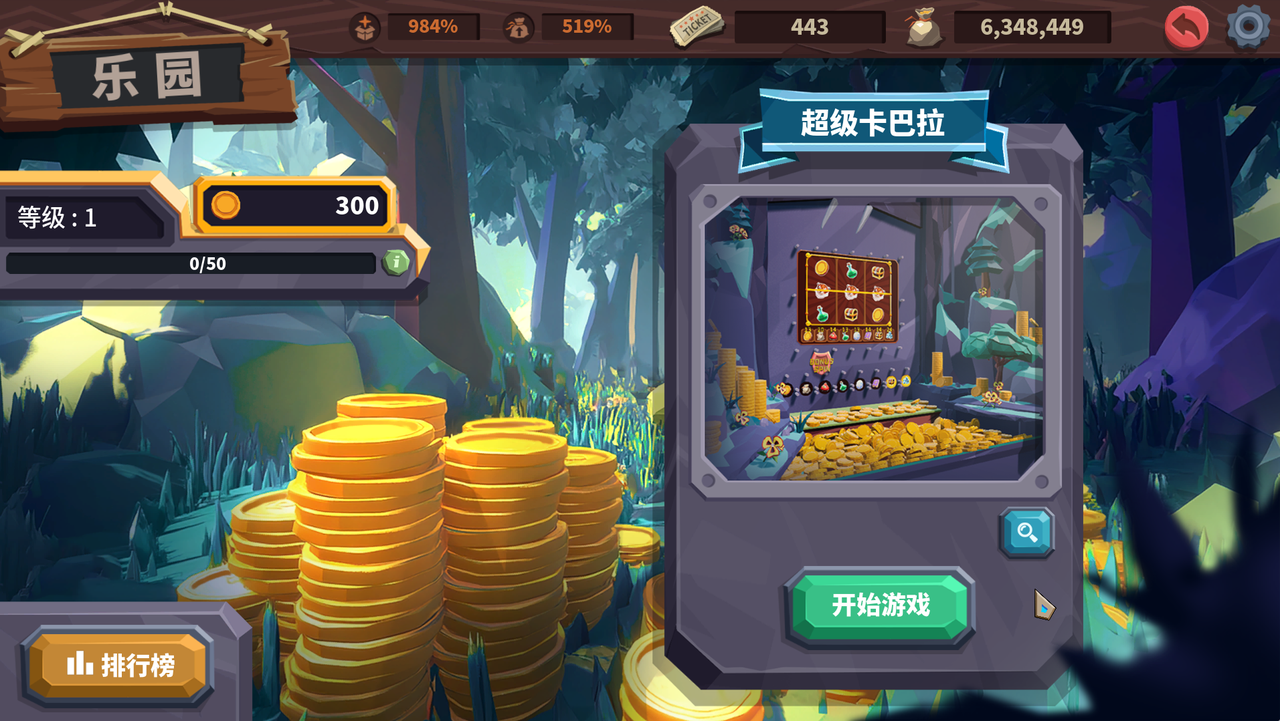
Task: Click the magnifier preview icon on the machine panel
Action: coord(1027,534)
